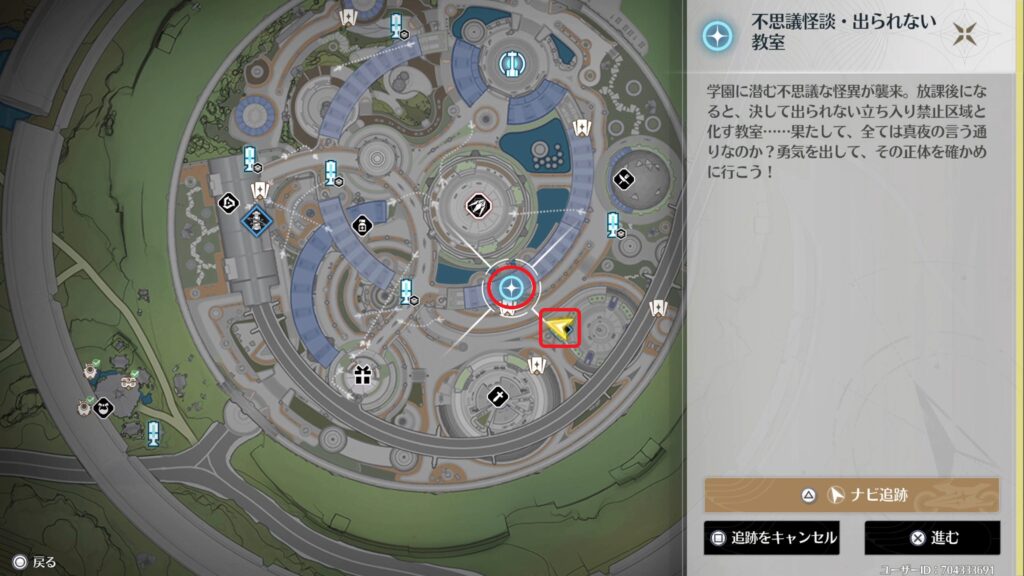Select the quest marker circled in red
The width and height of the screenshot is (1024, 576).
click(512, 288)
